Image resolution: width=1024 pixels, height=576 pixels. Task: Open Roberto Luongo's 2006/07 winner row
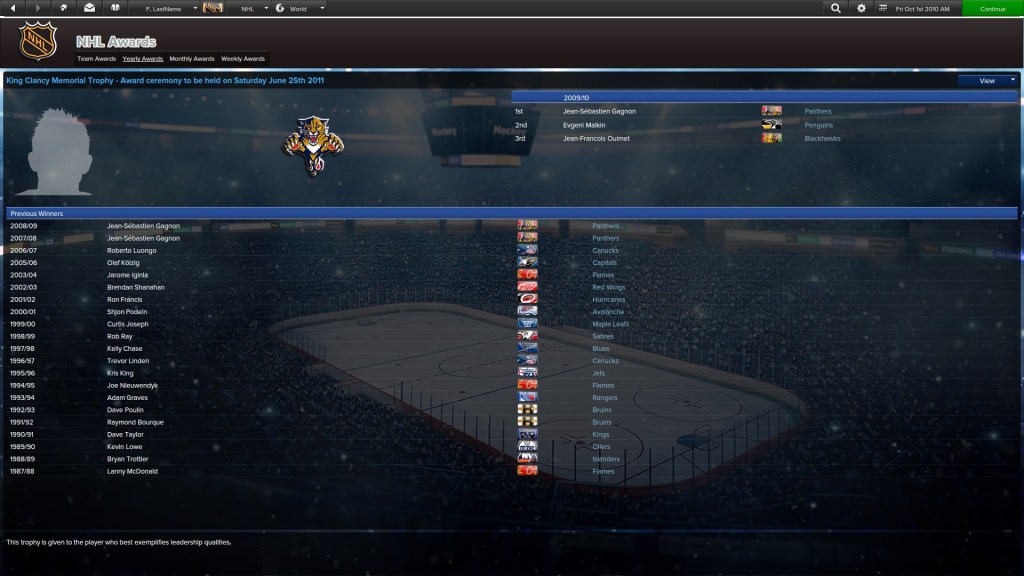133,251
